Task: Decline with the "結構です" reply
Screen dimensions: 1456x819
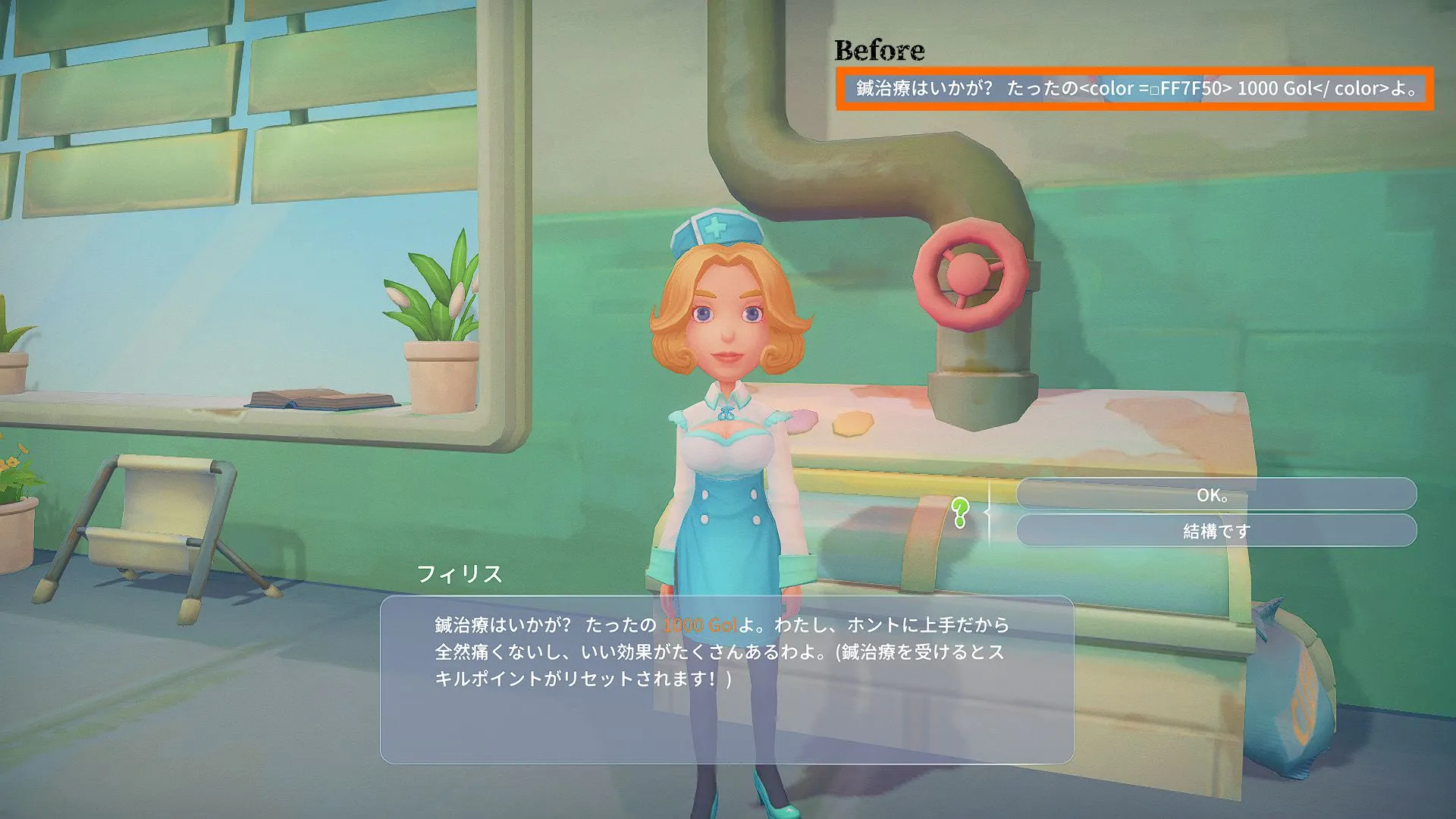Action: [1216, 531]
